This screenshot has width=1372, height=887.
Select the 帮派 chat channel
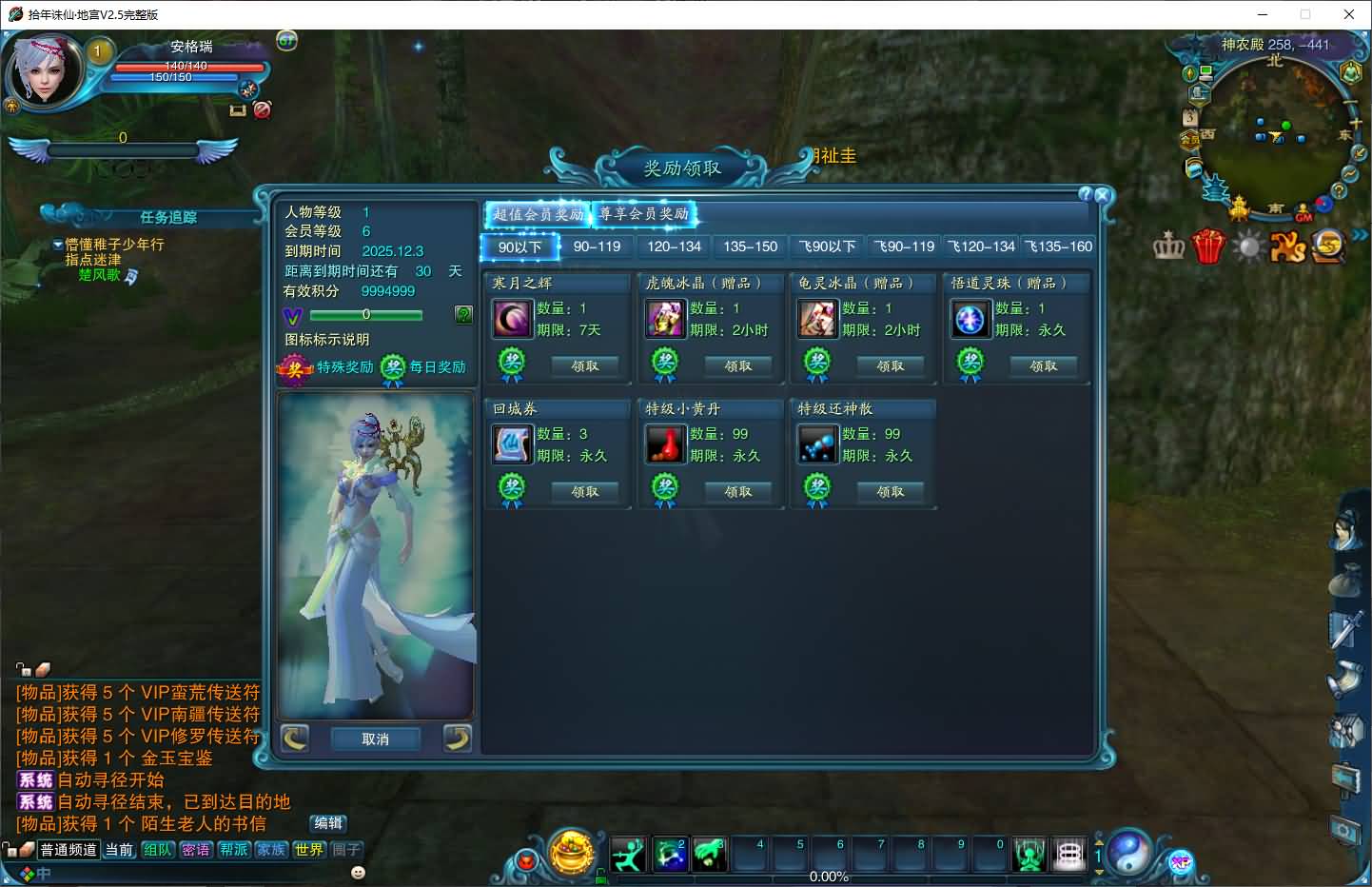coord(233,850)
